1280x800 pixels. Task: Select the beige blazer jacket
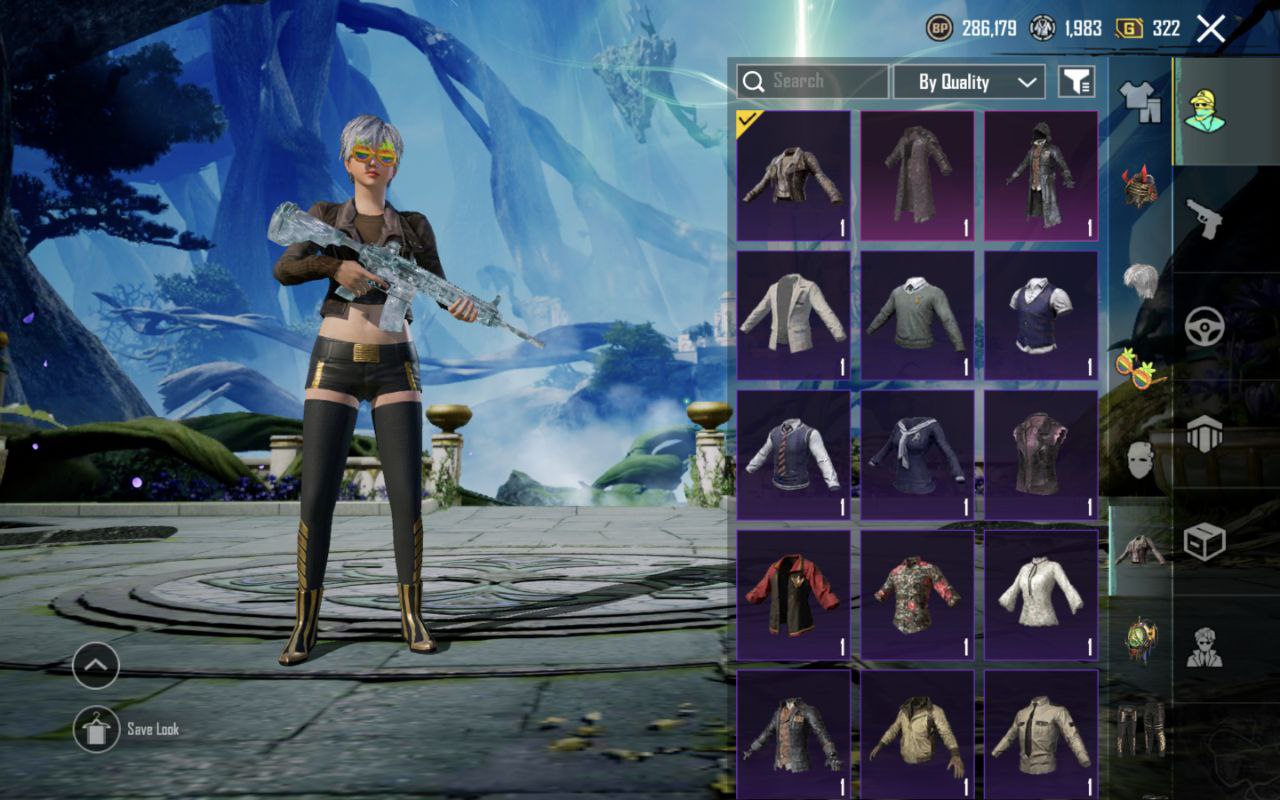[793, 315]
